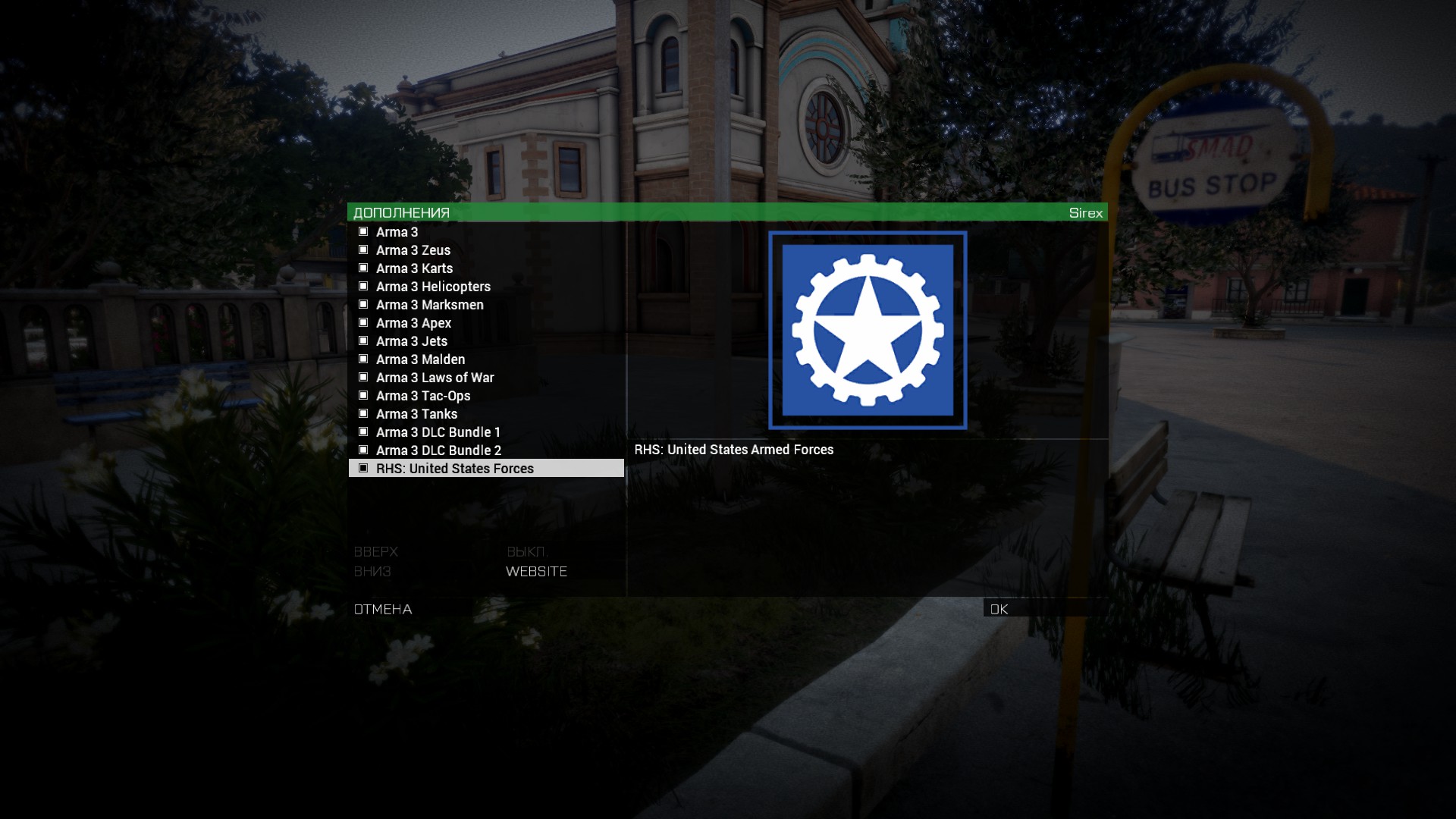The image size is (1456, 819).
Task: Move the entry down with ВНИЗ
Action: point(372,572)
